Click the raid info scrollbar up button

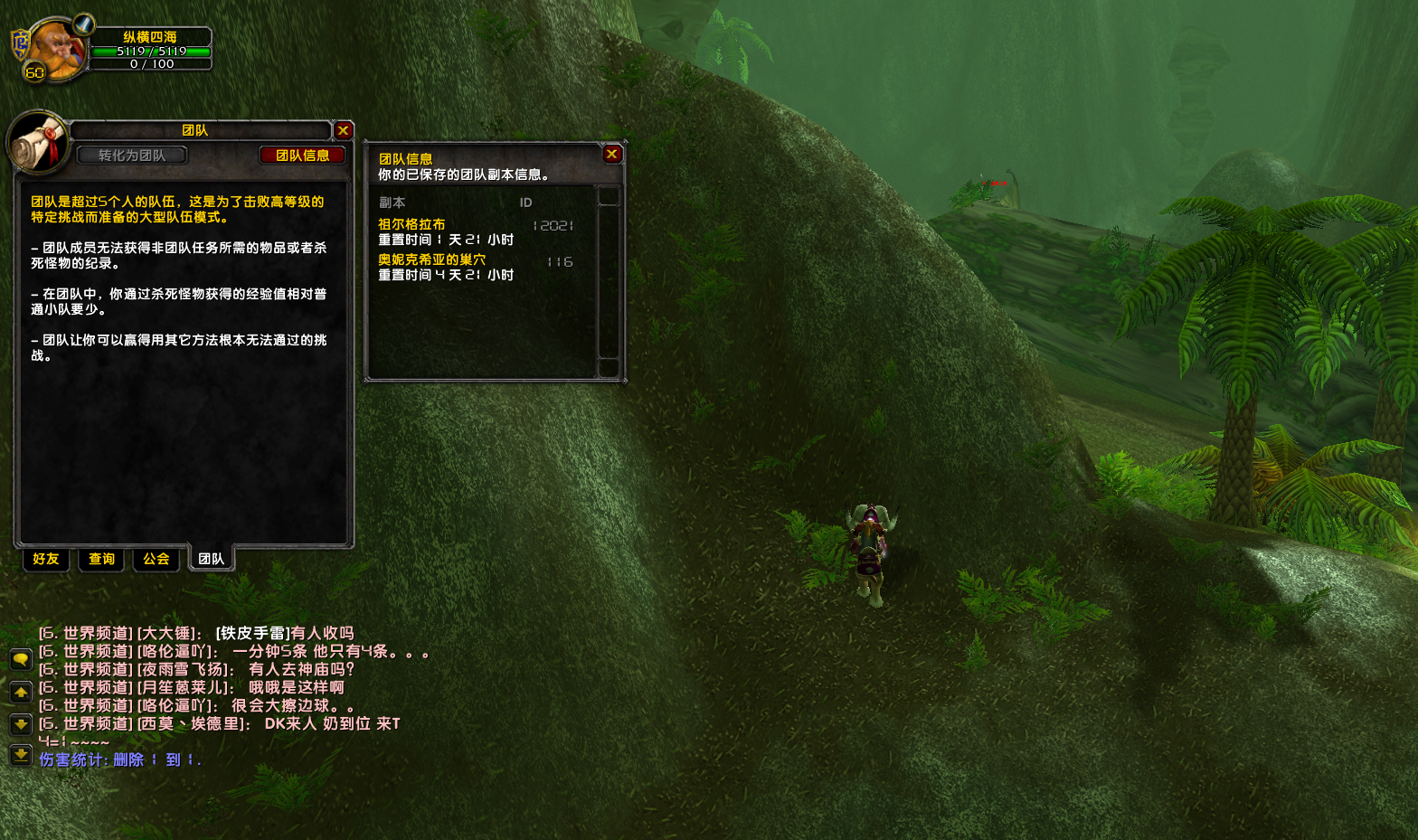pyautogui.click(x=609, y=196)
